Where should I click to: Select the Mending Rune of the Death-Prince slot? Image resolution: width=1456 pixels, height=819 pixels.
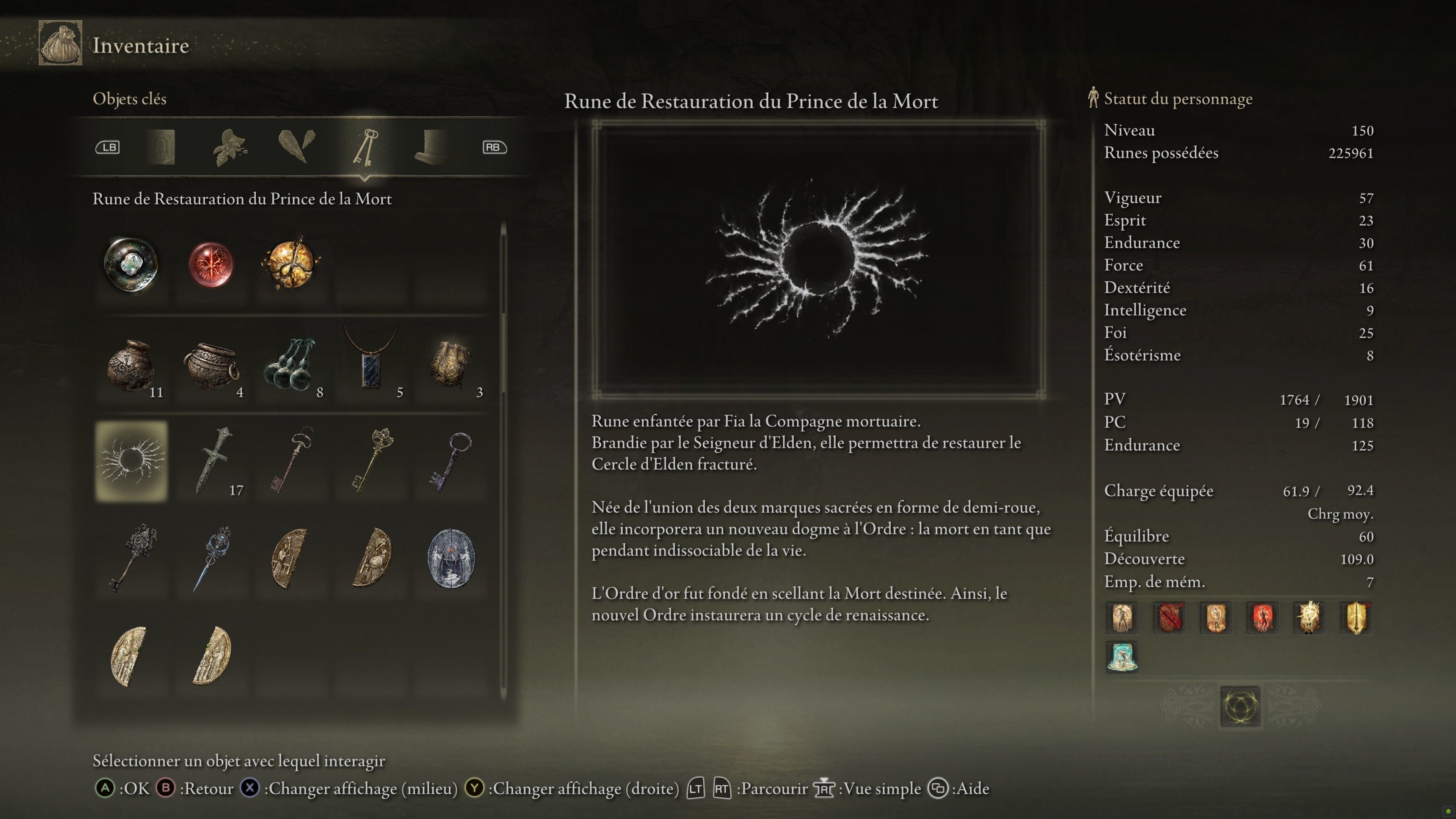coord(131,461)
